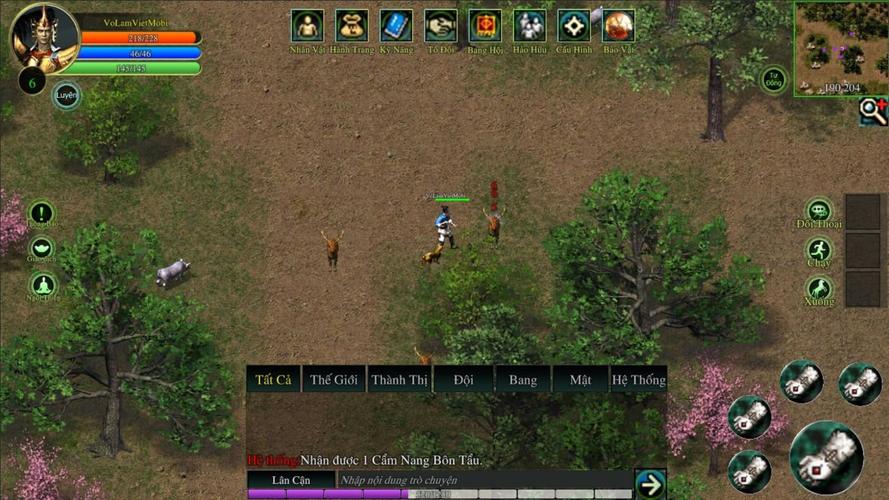Open the Hảo Hữu friends list
The width and height of the screenshot is (889, 500).
pyautogui.click(x=529, y=26)
